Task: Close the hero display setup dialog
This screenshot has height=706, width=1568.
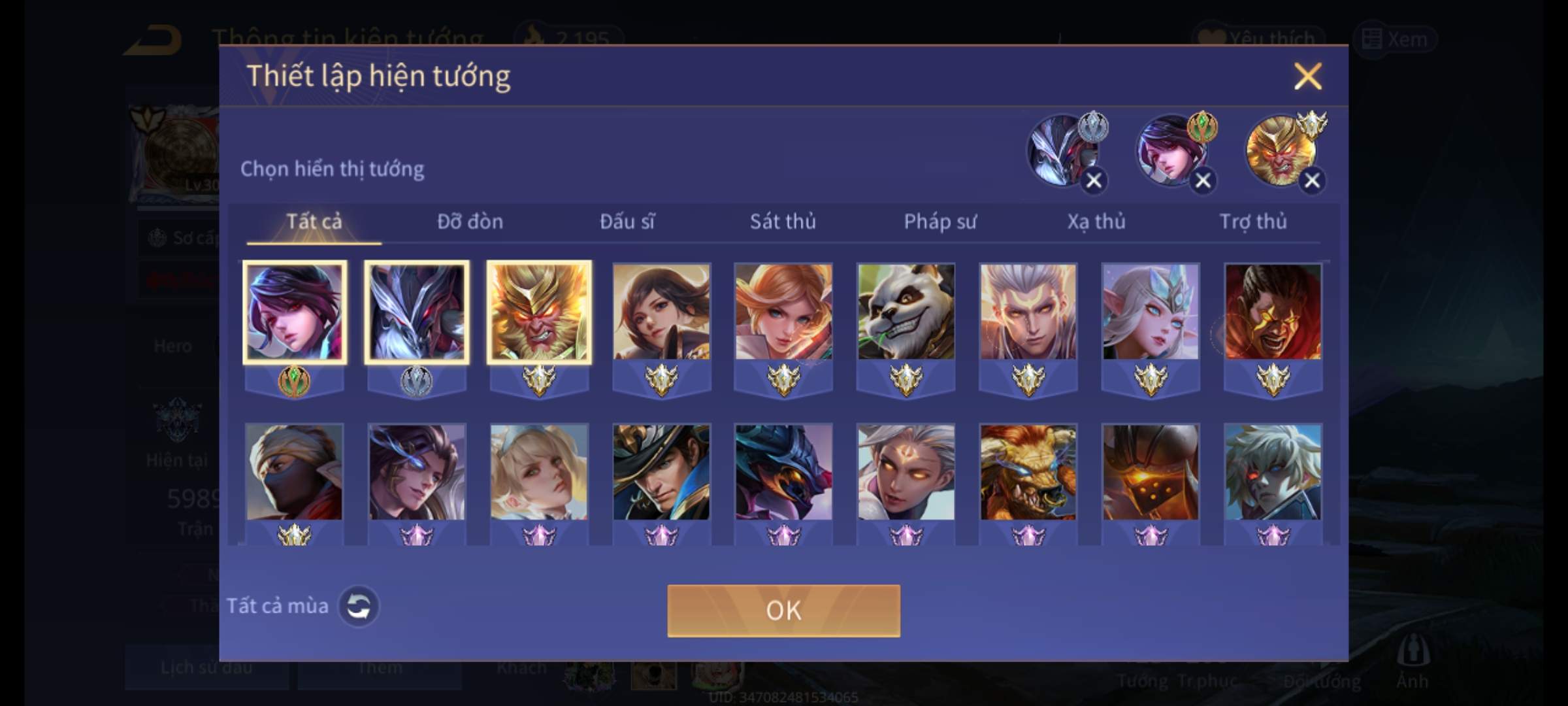Action: 1307,76
